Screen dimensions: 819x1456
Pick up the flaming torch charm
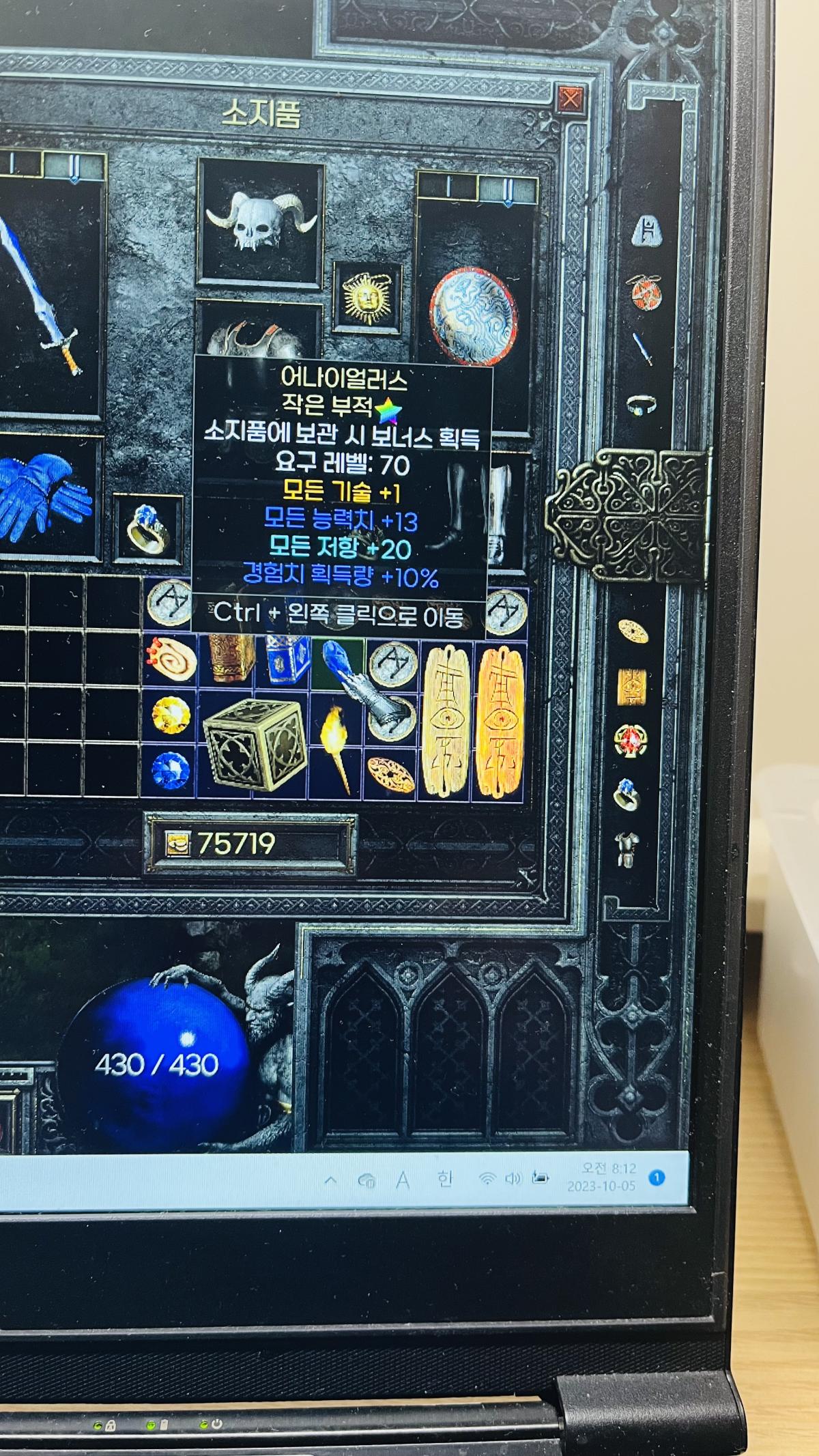[x=338, y=747]
